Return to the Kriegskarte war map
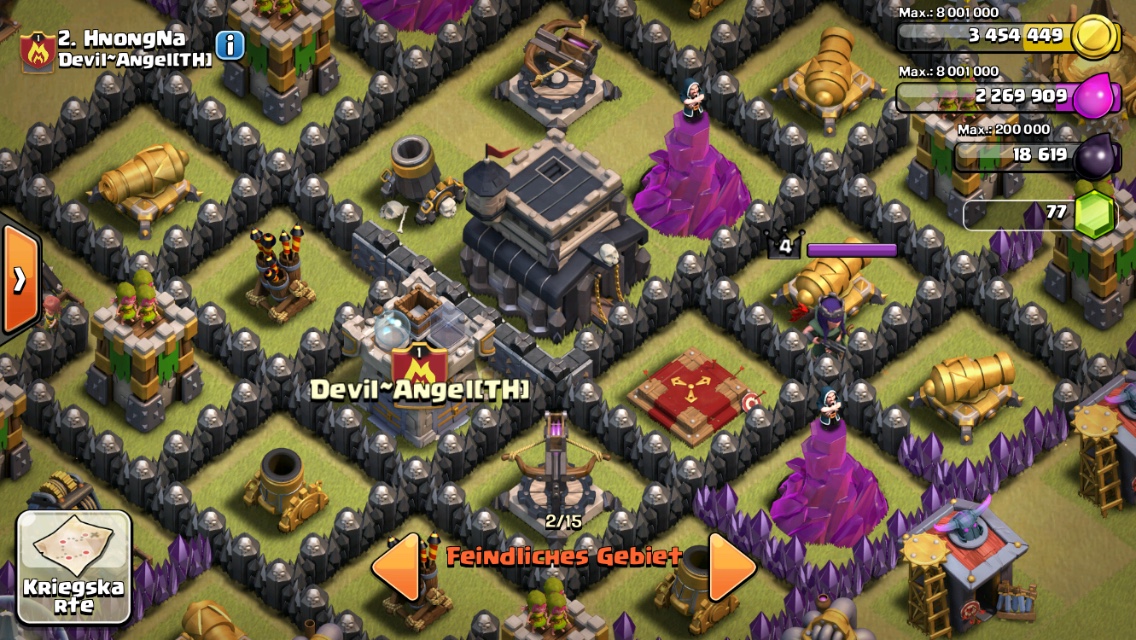 click(75, 567)
